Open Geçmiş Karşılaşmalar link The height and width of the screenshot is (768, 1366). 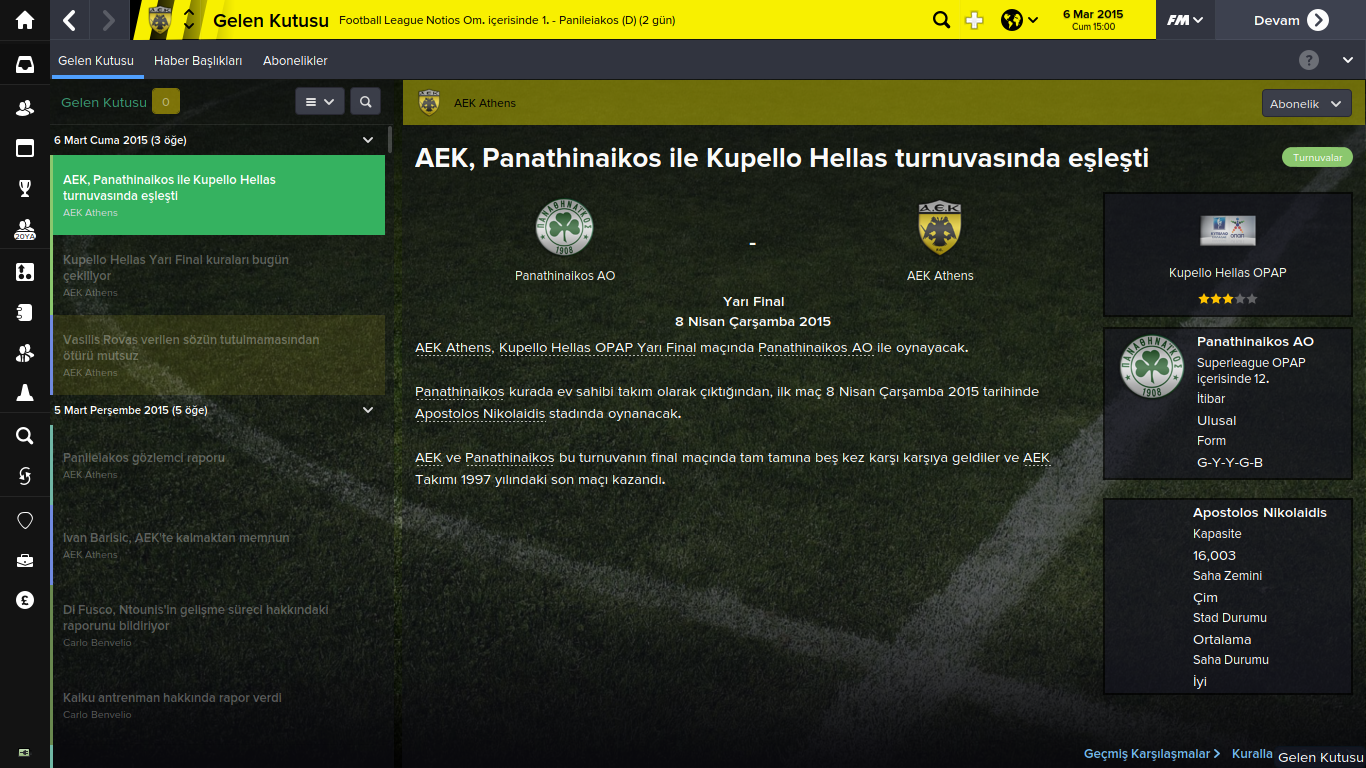(1151, 754)
